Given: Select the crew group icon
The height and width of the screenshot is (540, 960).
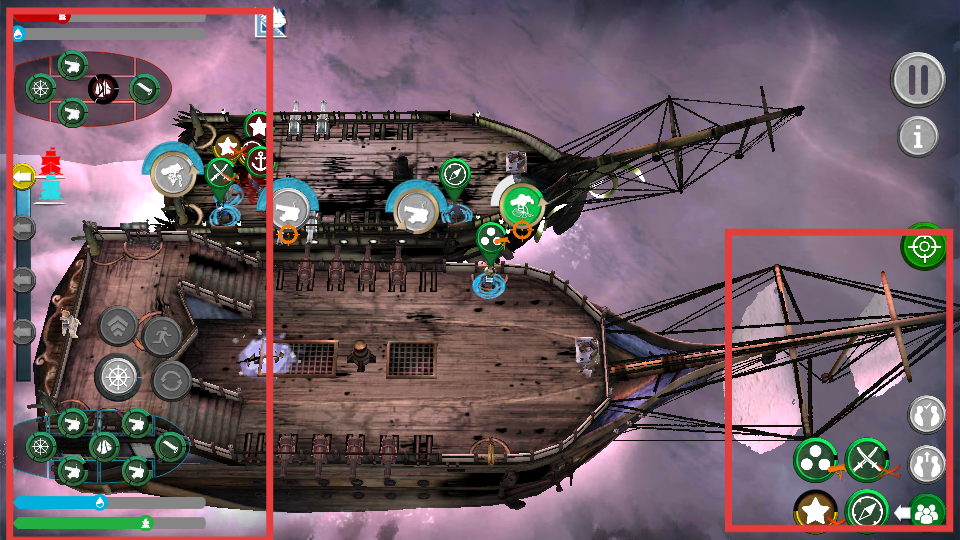Looking at the screenshot, I should (927, 513).
